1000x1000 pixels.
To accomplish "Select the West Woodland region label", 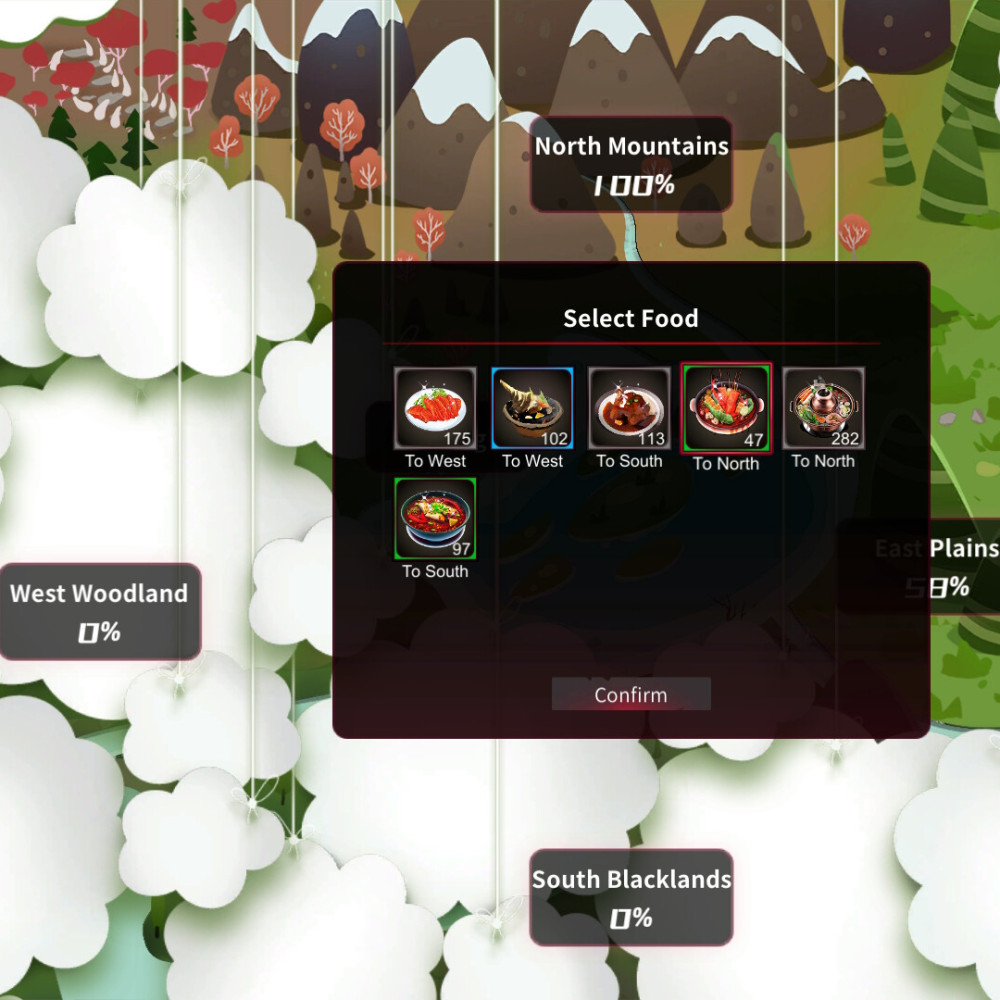I will tap(99, 612).
